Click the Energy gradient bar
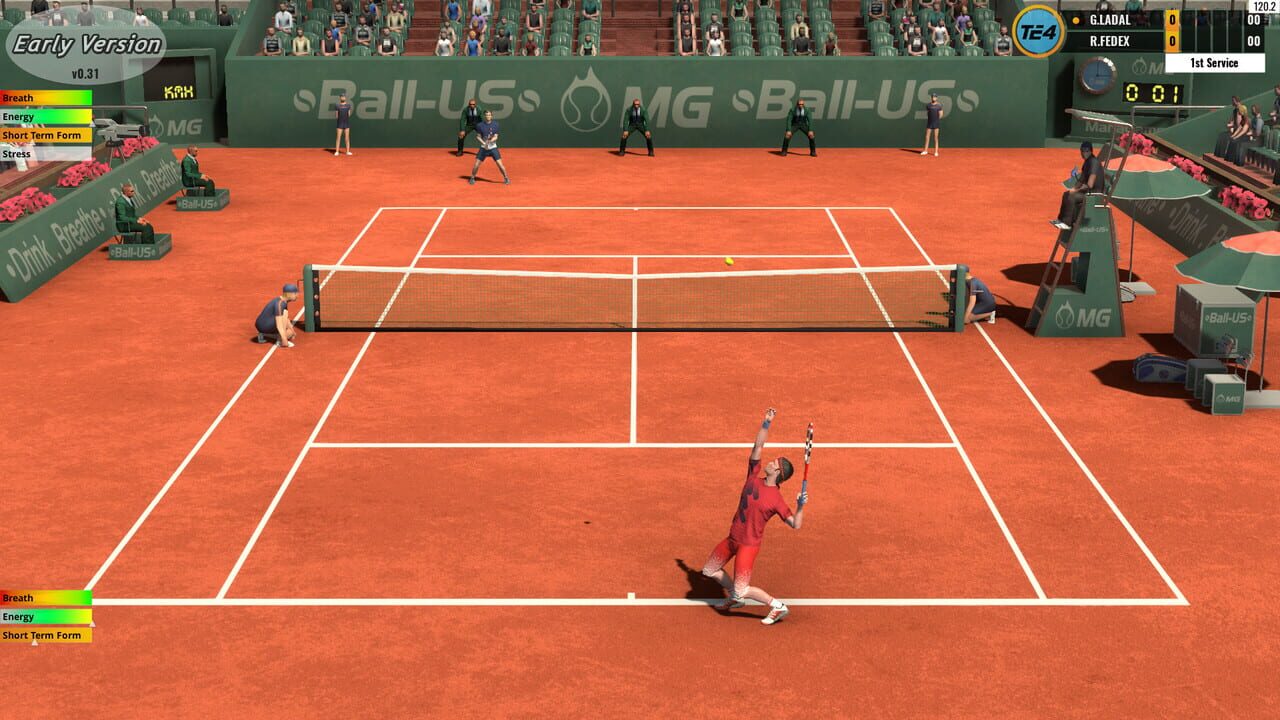Viewport: 1280px width, 720px height. pyautogui.click(x=45, y=116)
